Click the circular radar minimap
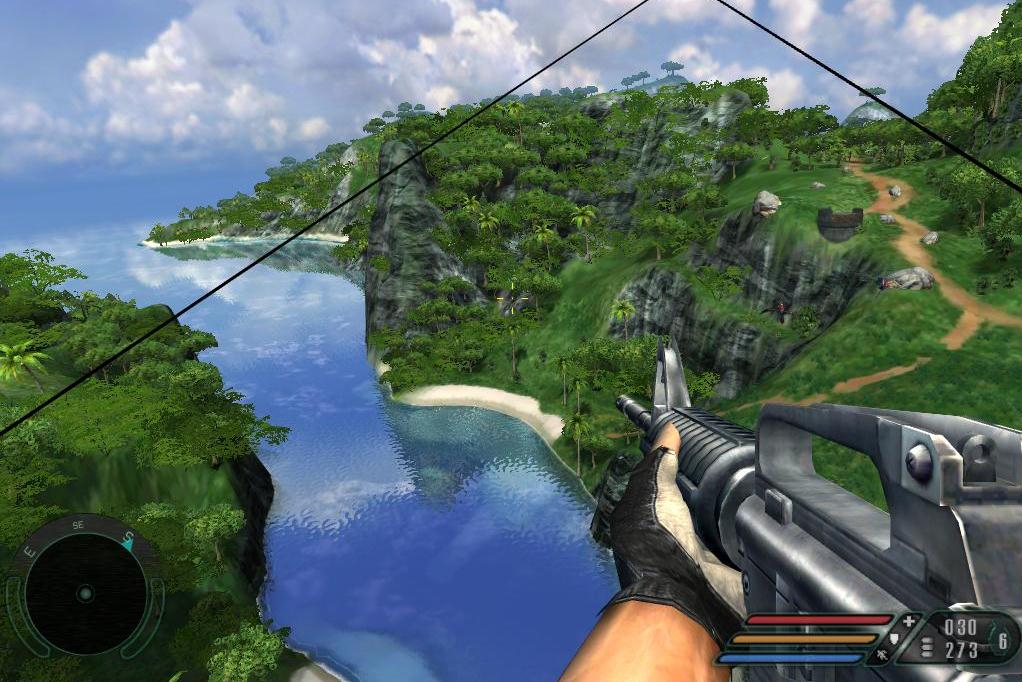The width and height of the screenshot is (1022, 682). pyautogui.click(x=85, y=593)
